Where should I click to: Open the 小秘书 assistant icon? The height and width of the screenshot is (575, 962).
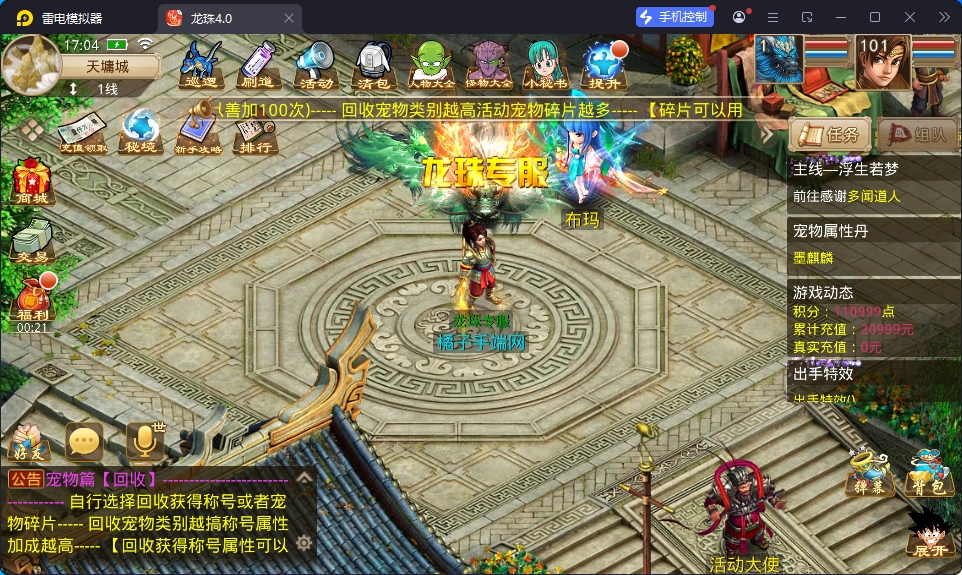click(547, 66)
